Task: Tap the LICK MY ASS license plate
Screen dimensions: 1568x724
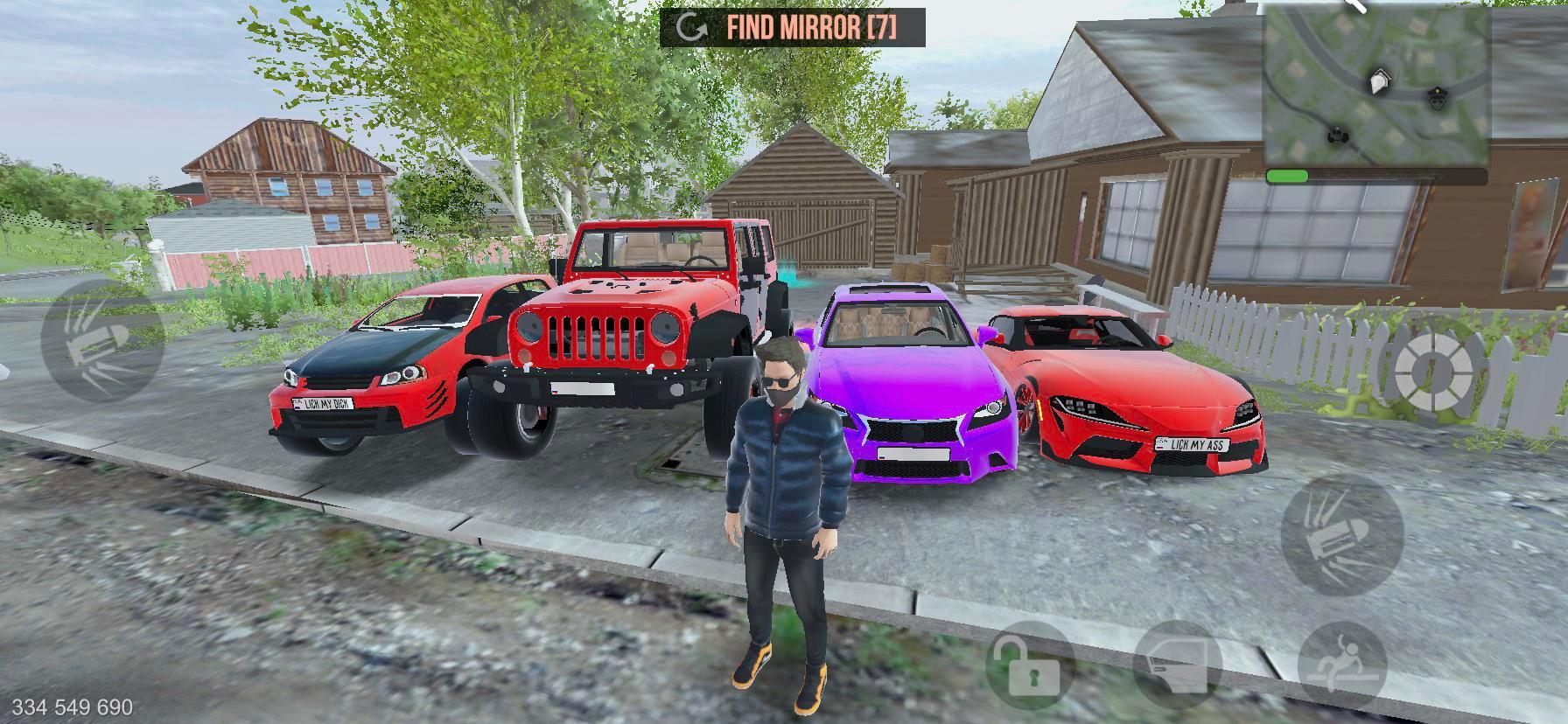Action: pyautogui.click(x=1193, y=445)
